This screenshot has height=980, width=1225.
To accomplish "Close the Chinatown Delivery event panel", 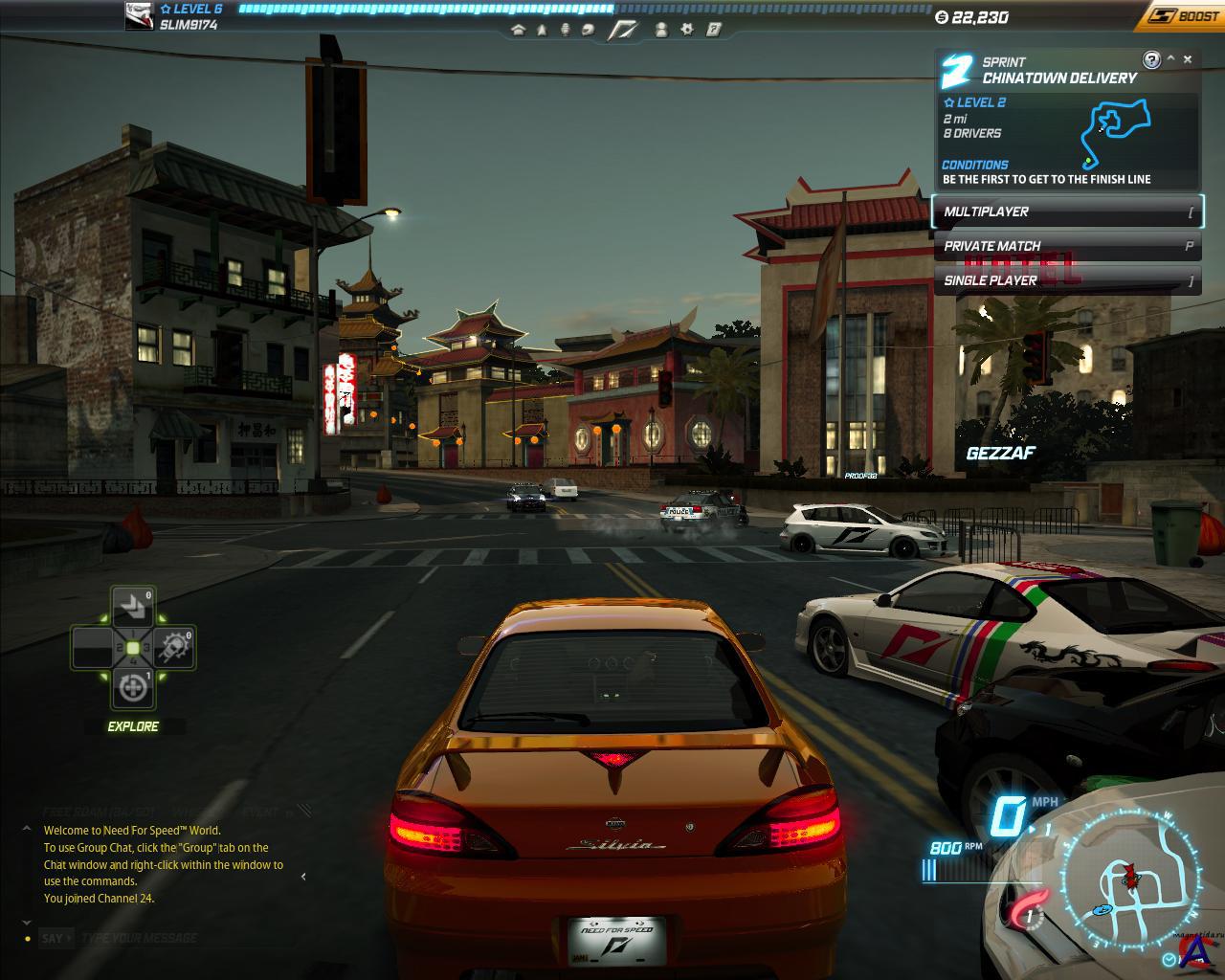I will pyautogui.click(x=1188, y=59).
